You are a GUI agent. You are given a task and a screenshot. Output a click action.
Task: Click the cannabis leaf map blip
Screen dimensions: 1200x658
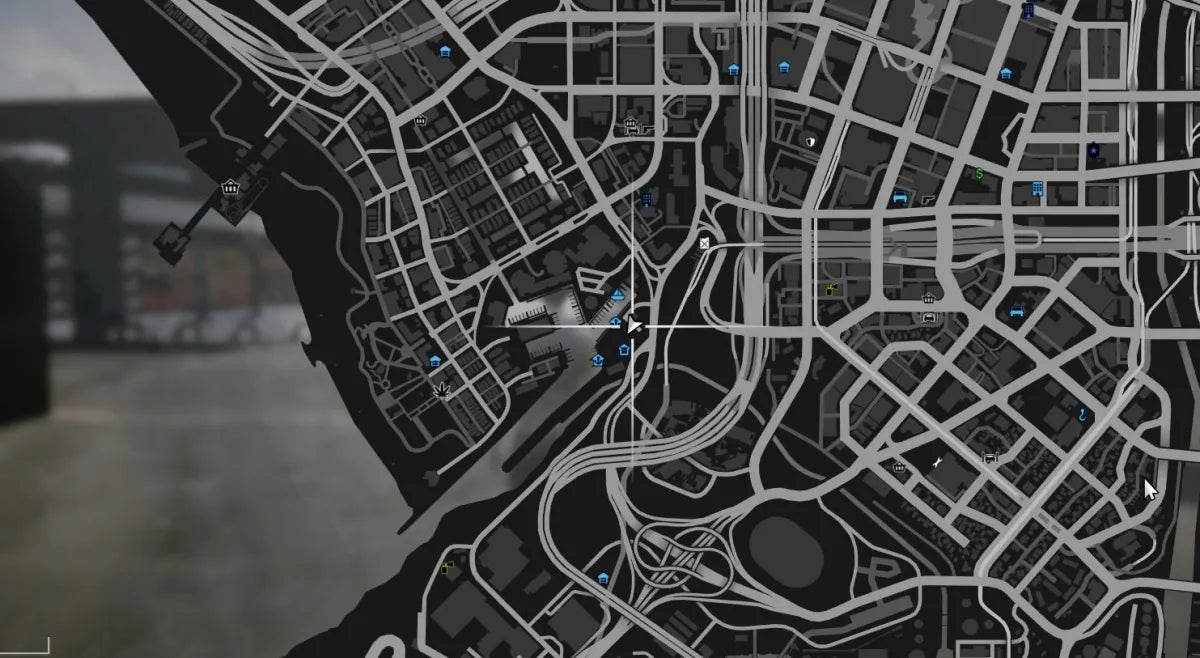tap(440, 393)
